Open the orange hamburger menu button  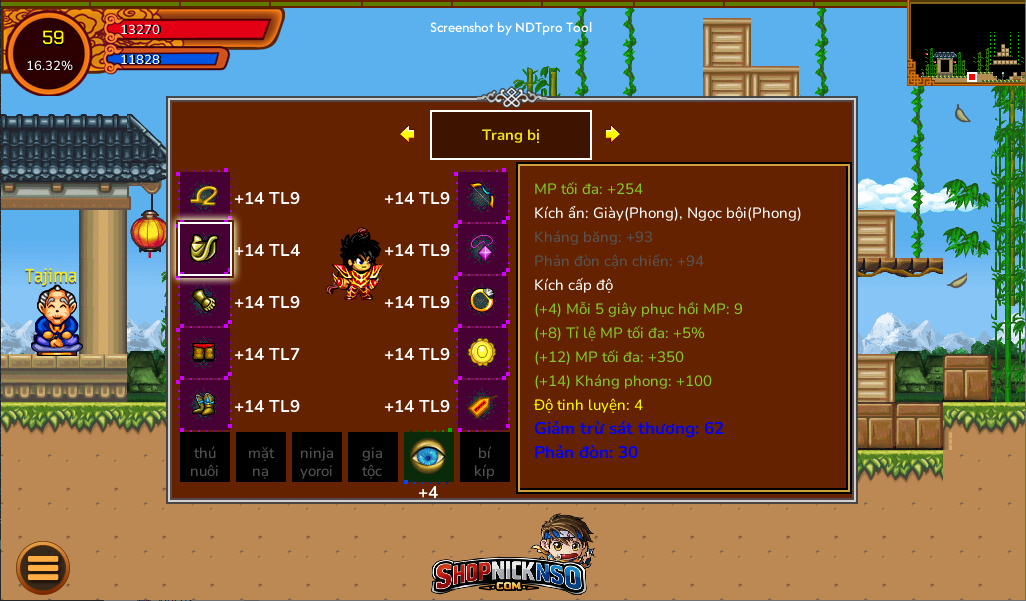[x=43, y=568]
